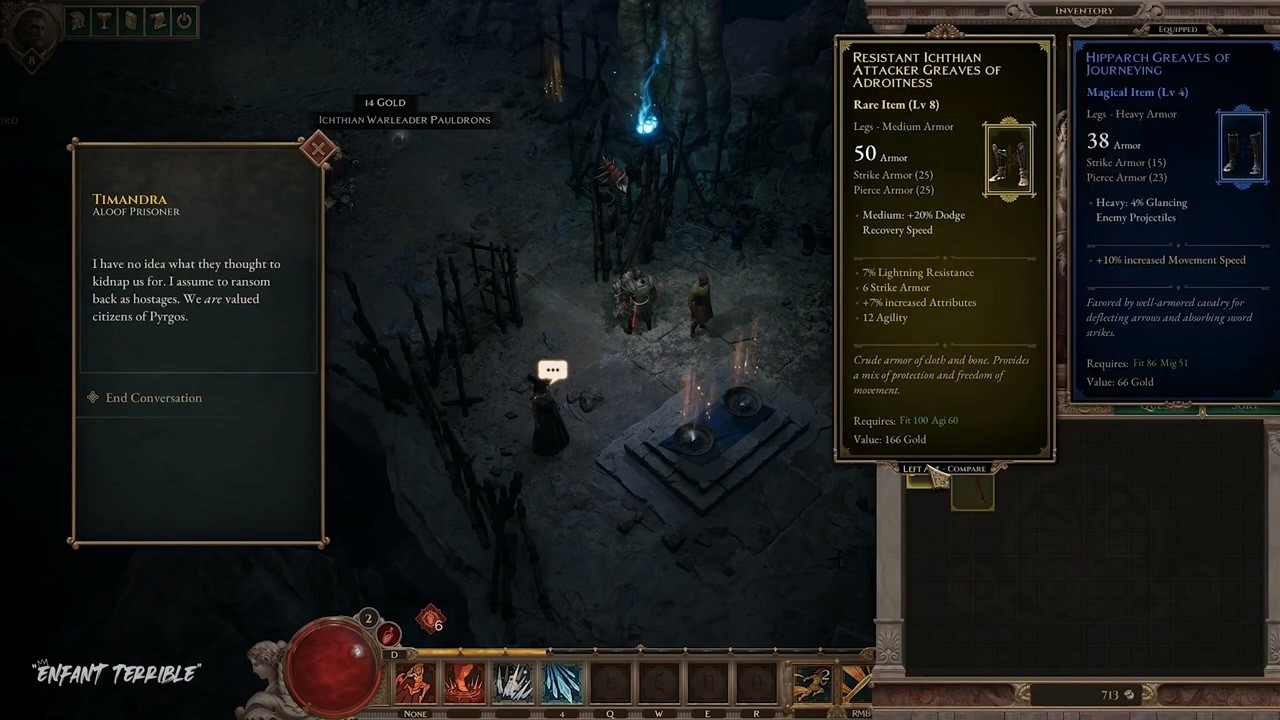Viewport: 1280px width, 720px height.
Task: Choose End Conversation
Action: [153, 398]
